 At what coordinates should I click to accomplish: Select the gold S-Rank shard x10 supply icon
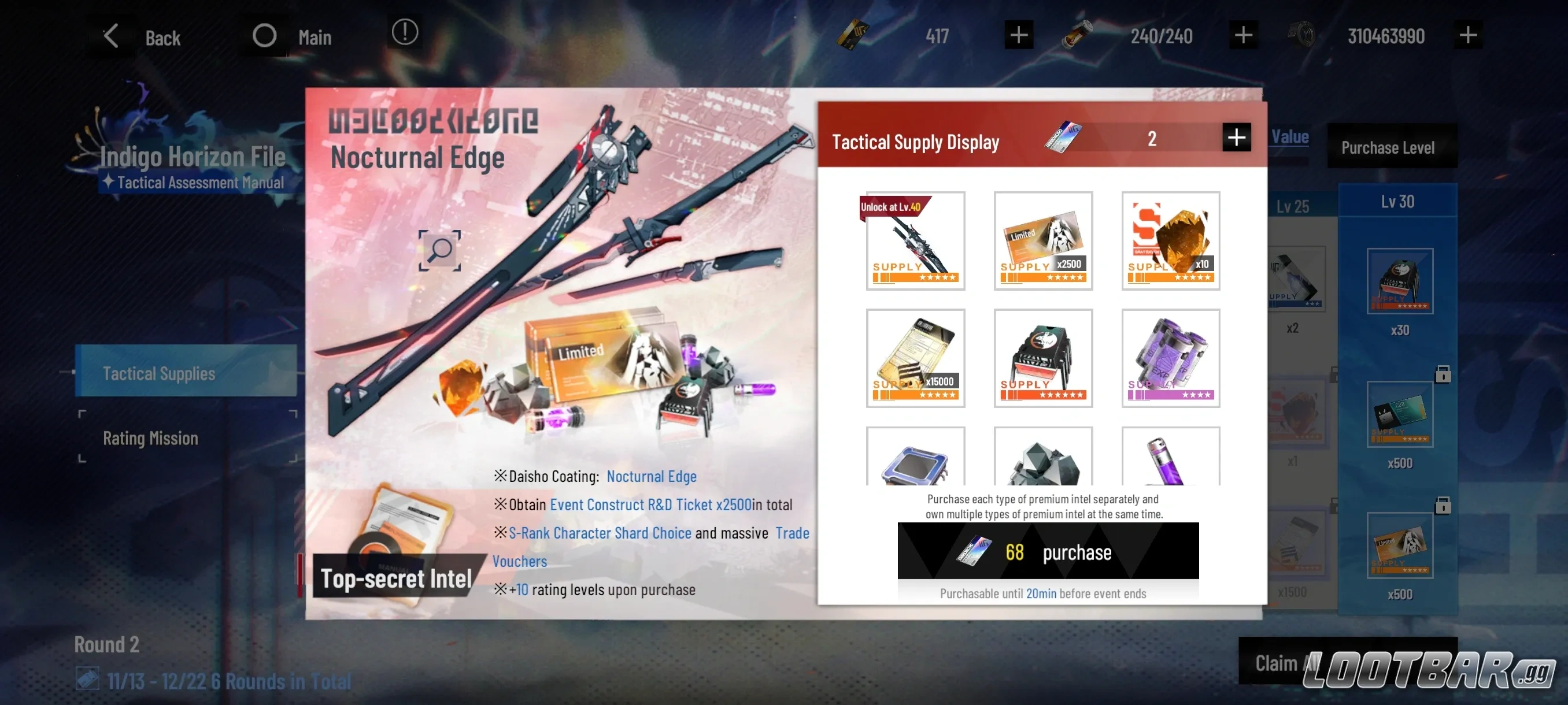coord(1170,241)
